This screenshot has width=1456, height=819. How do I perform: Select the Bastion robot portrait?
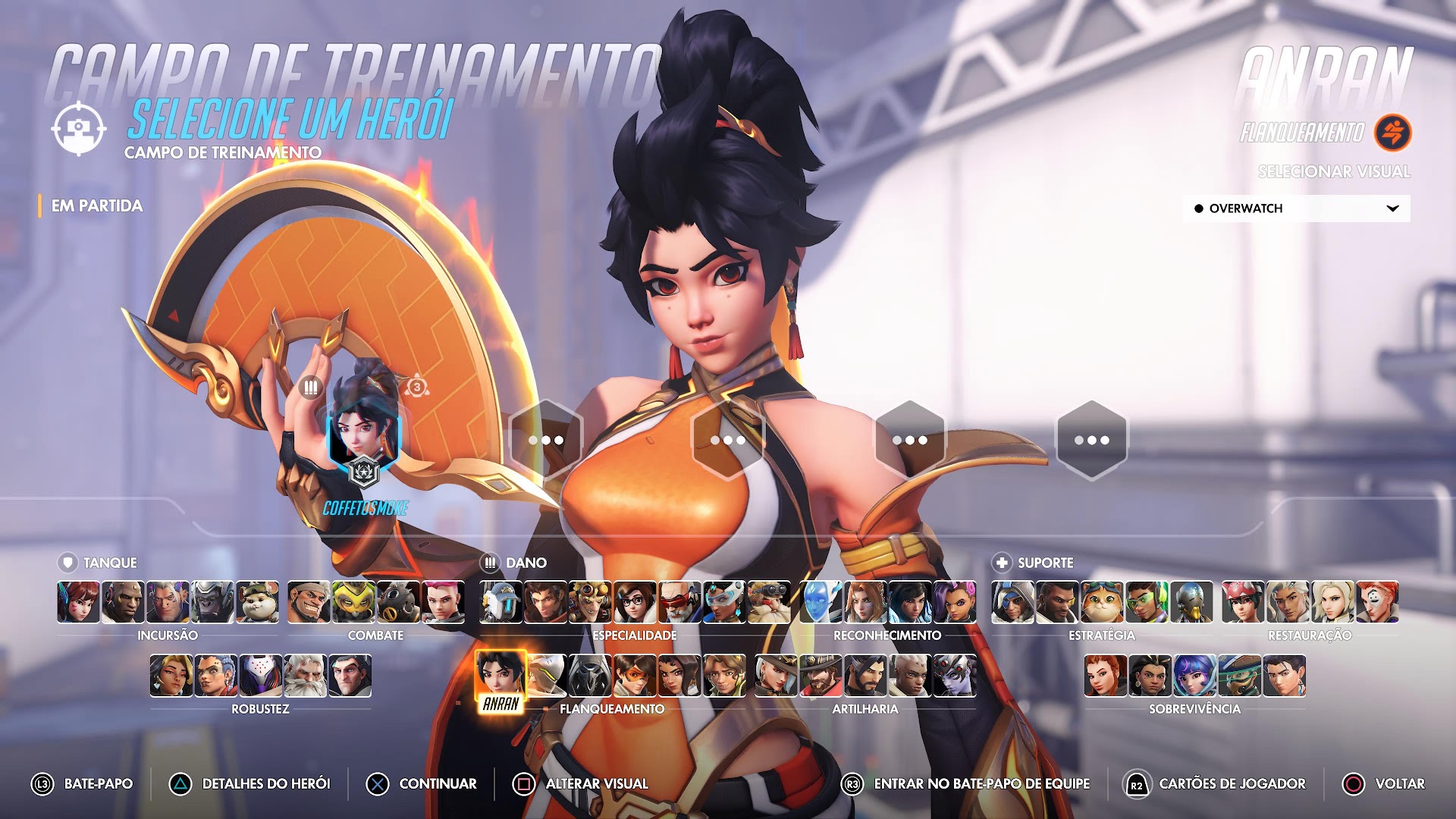(500, 602)
